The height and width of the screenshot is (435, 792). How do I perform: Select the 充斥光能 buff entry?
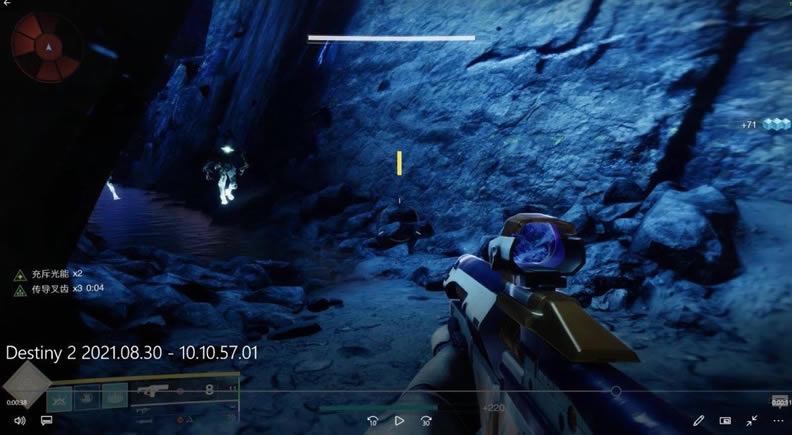tap(49, 272)
